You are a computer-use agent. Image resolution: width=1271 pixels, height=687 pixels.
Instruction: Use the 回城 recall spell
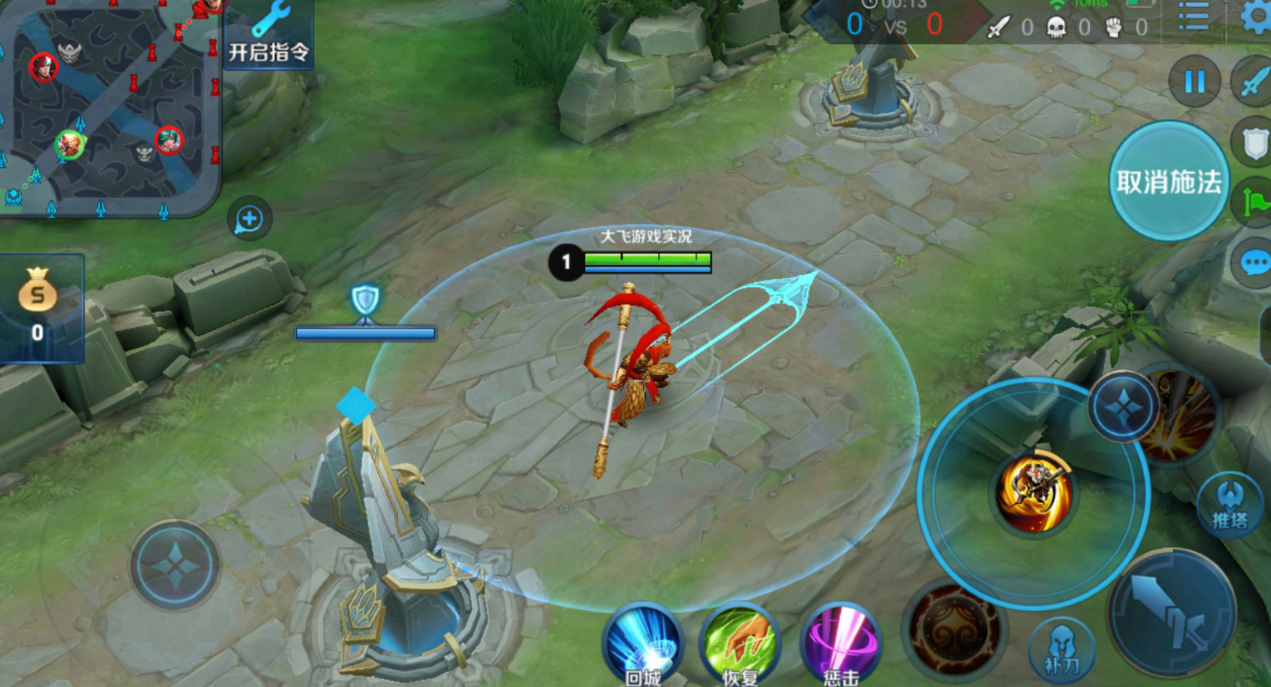pyautogui.click(x=641, y=643)
